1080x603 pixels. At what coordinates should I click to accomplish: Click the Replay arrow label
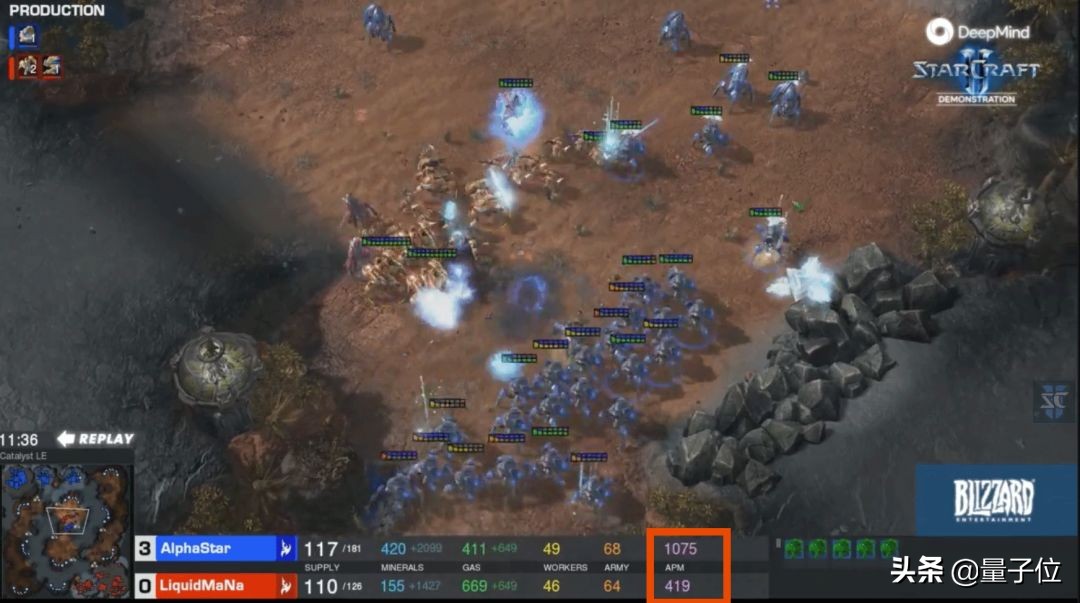coord(96,439)
